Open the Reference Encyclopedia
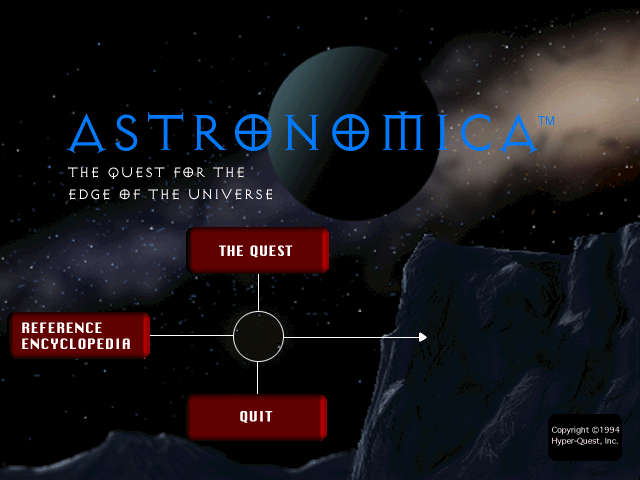Viewport: 640px width, 480px height. [x=79, y=335]
